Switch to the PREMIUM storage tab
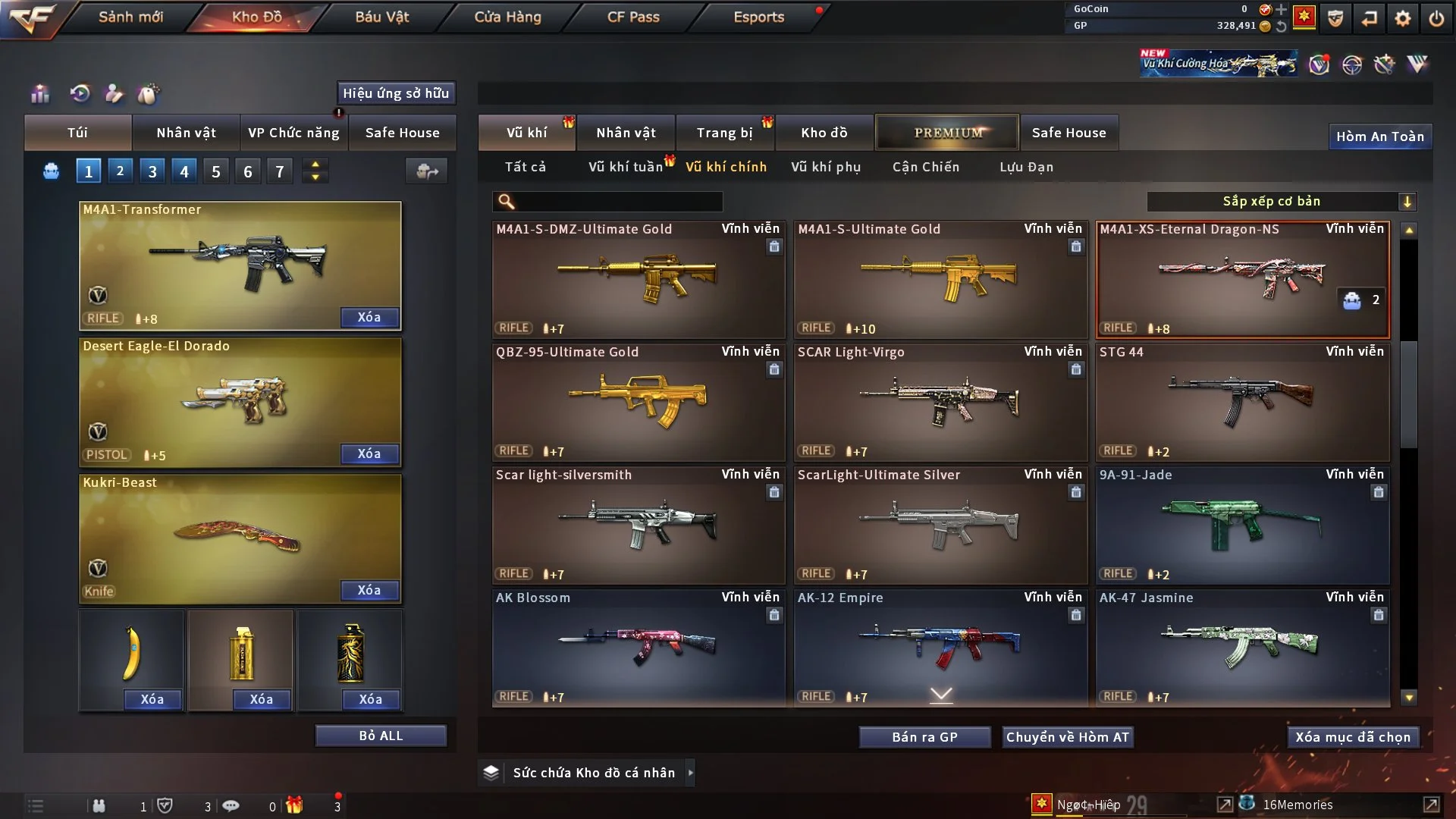 pyautogui.click(x=947, y=133)
